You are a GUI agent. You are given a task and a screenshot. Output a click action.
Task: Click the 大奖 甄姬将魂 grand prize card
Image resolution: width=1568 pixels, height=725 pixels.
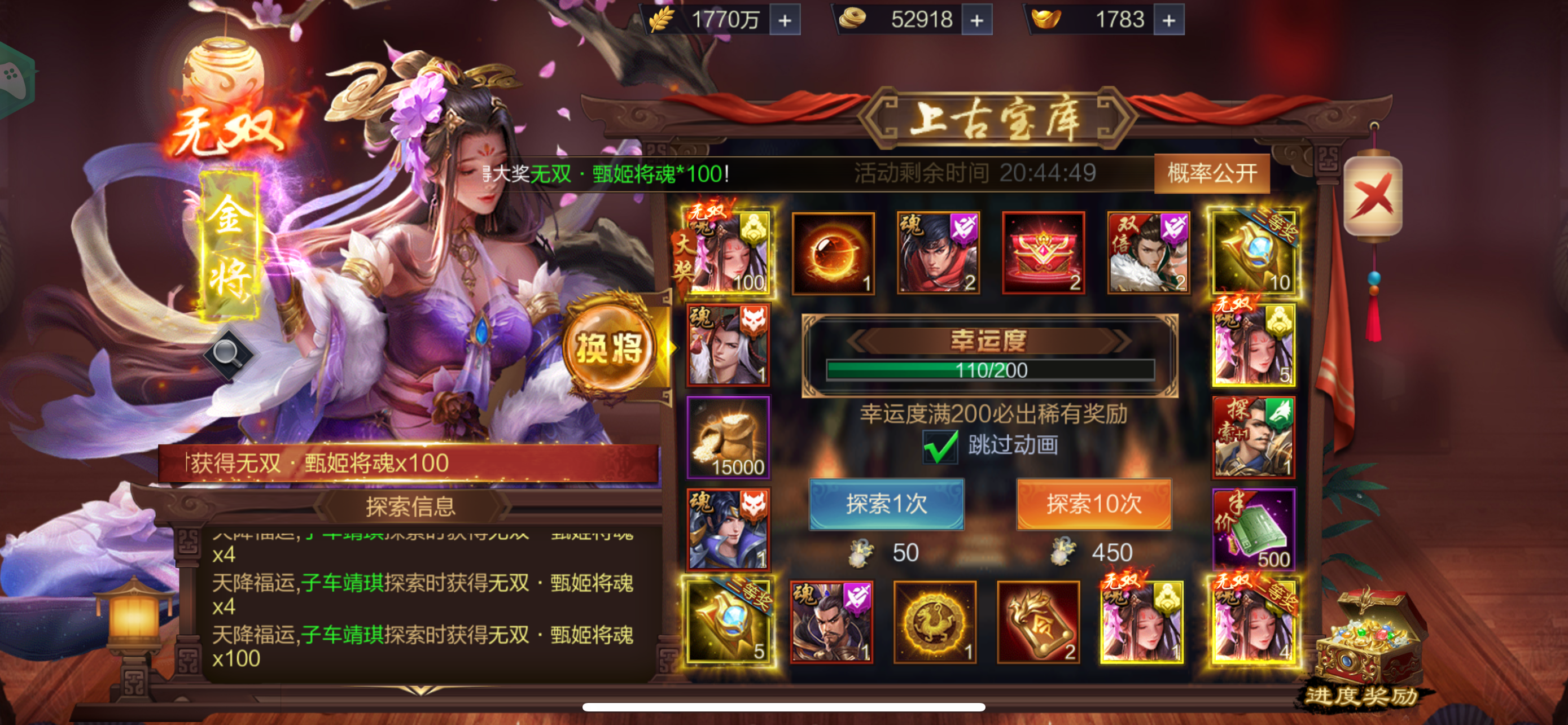tap(729, 251)
